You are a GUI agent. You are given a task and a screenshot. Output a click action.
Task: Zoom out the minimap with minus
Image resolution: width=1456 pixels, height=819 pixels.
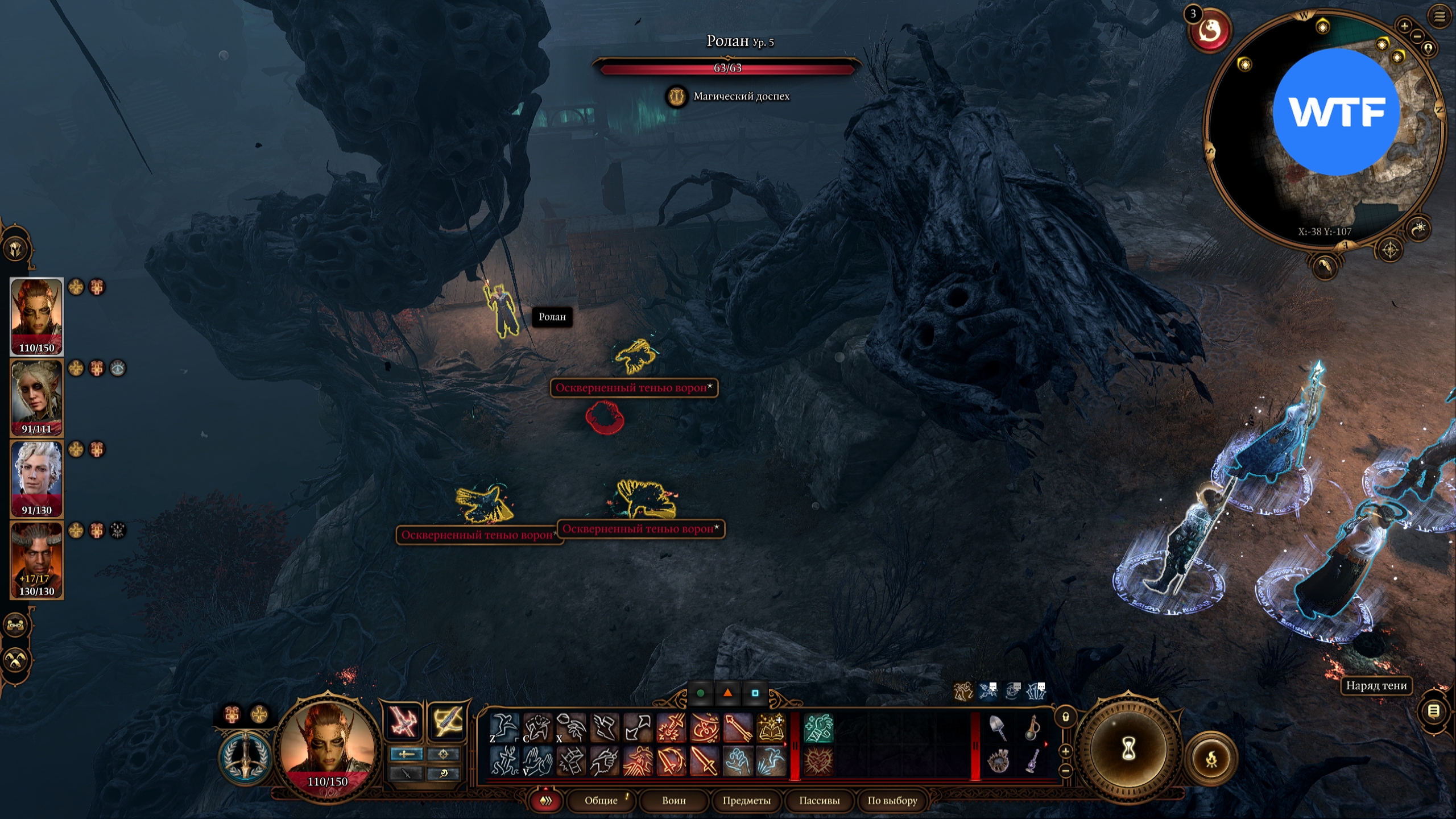coord(1417,36)
